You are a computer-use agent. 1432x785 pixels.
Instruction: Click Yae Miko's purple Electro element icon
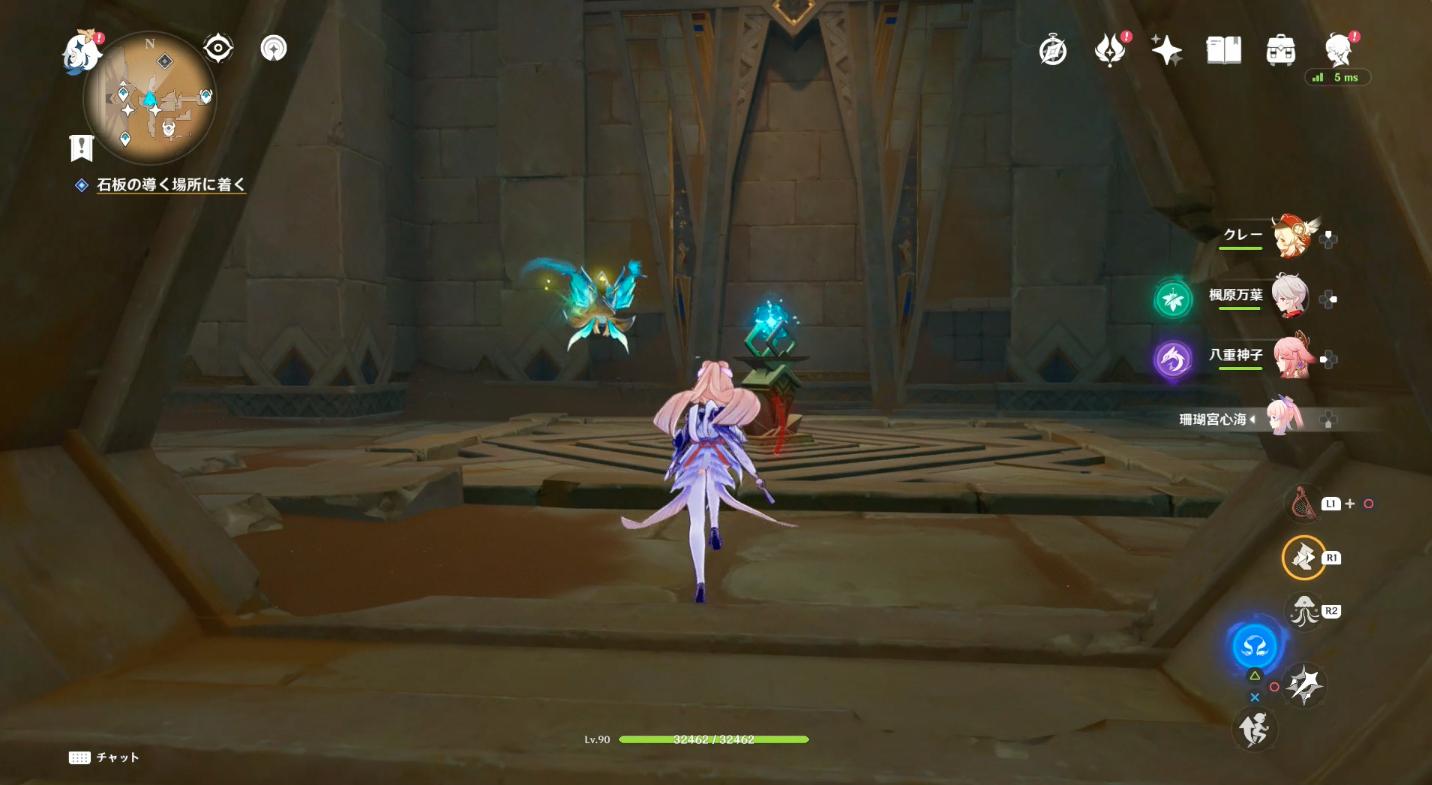click(1172, 359)
